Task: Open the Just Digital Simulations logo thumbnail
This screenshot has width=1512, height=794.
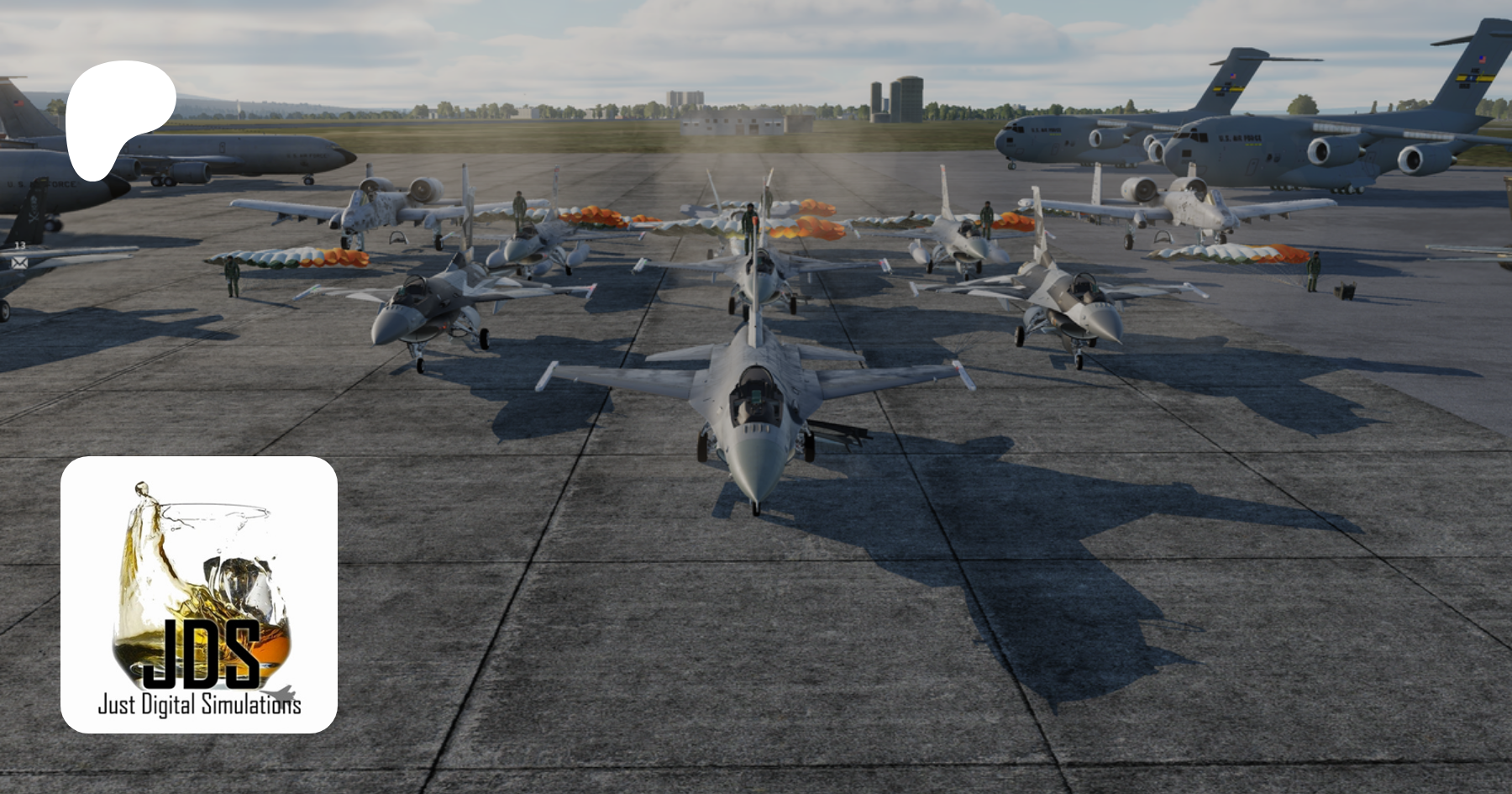Action: point(199,595)
